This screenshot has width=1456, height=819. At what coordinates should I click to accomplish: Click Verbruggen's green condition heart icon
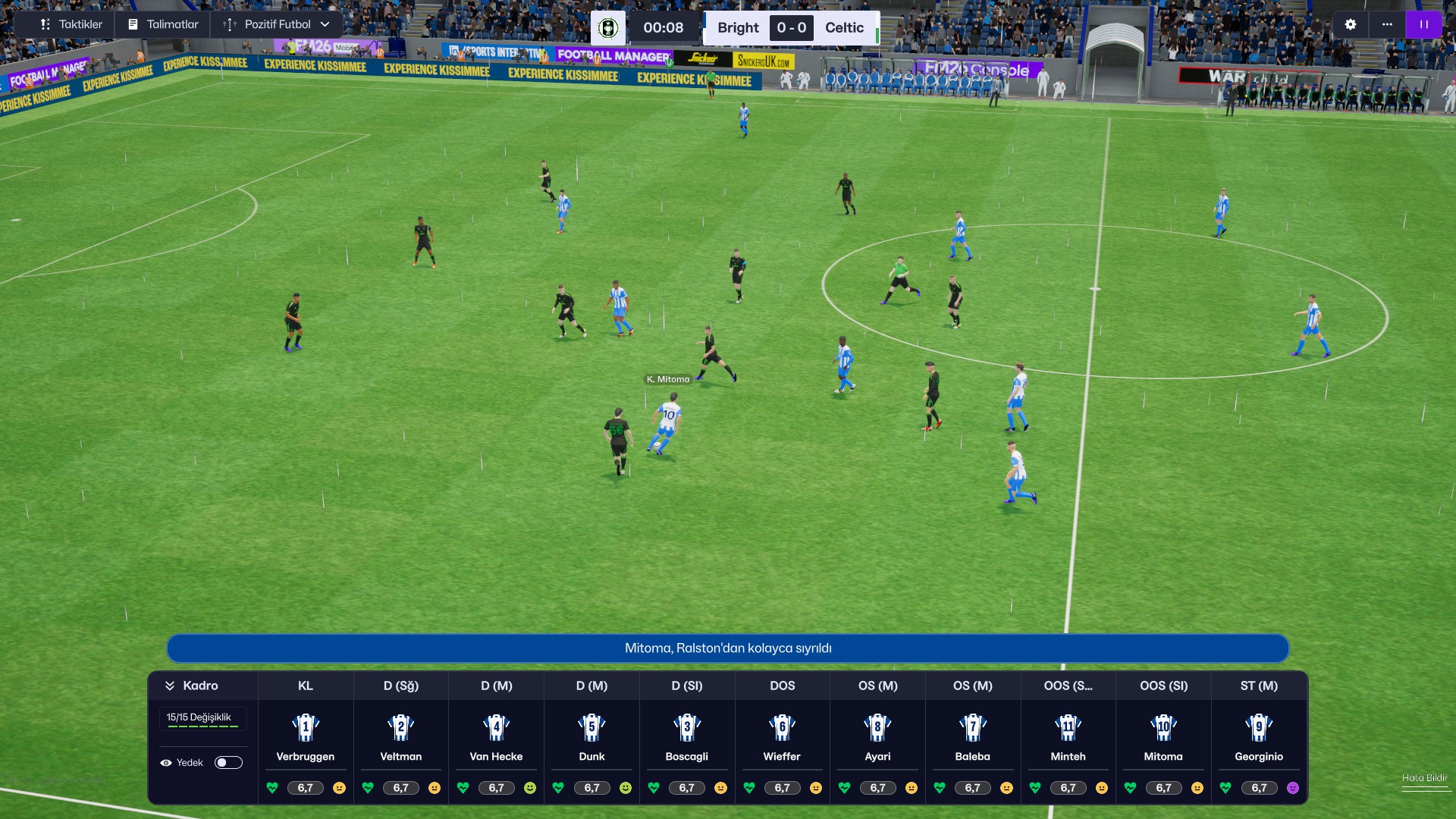(x=272, y=788)
